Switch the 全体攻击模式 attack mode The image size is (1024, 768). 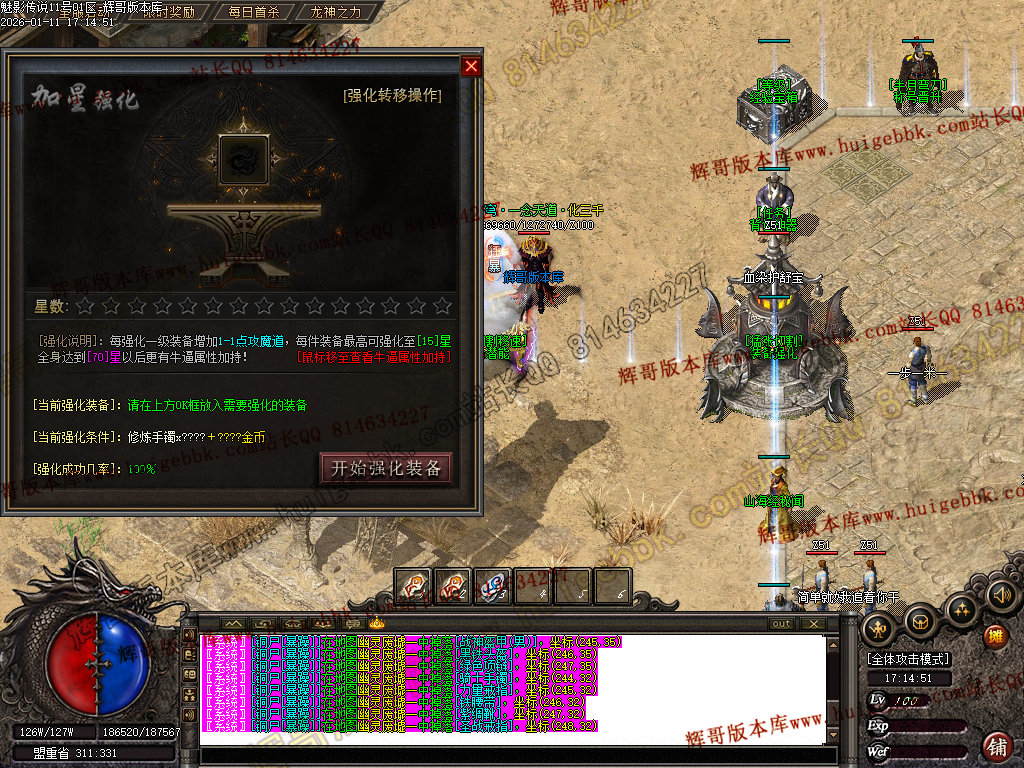[x=909, y=659]
